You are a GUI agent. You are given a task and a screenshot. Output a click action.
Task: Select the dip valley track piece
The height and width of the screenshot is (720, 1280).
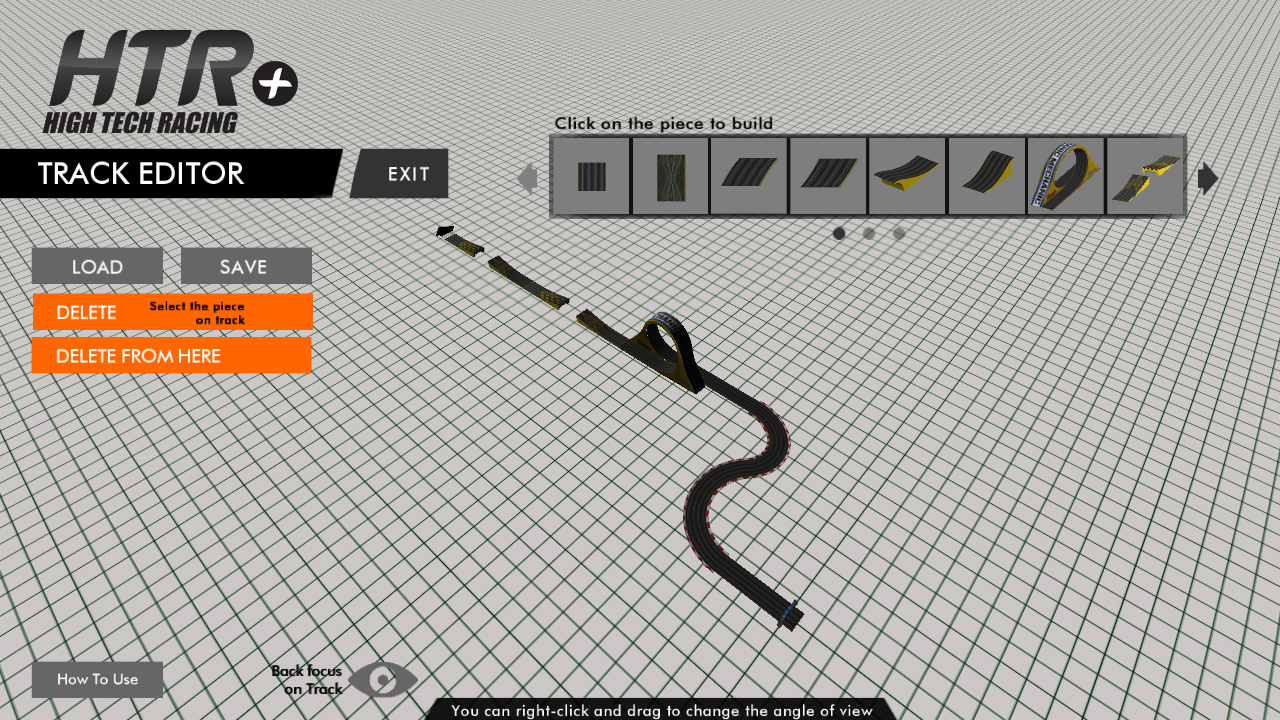tap(906, 176)
